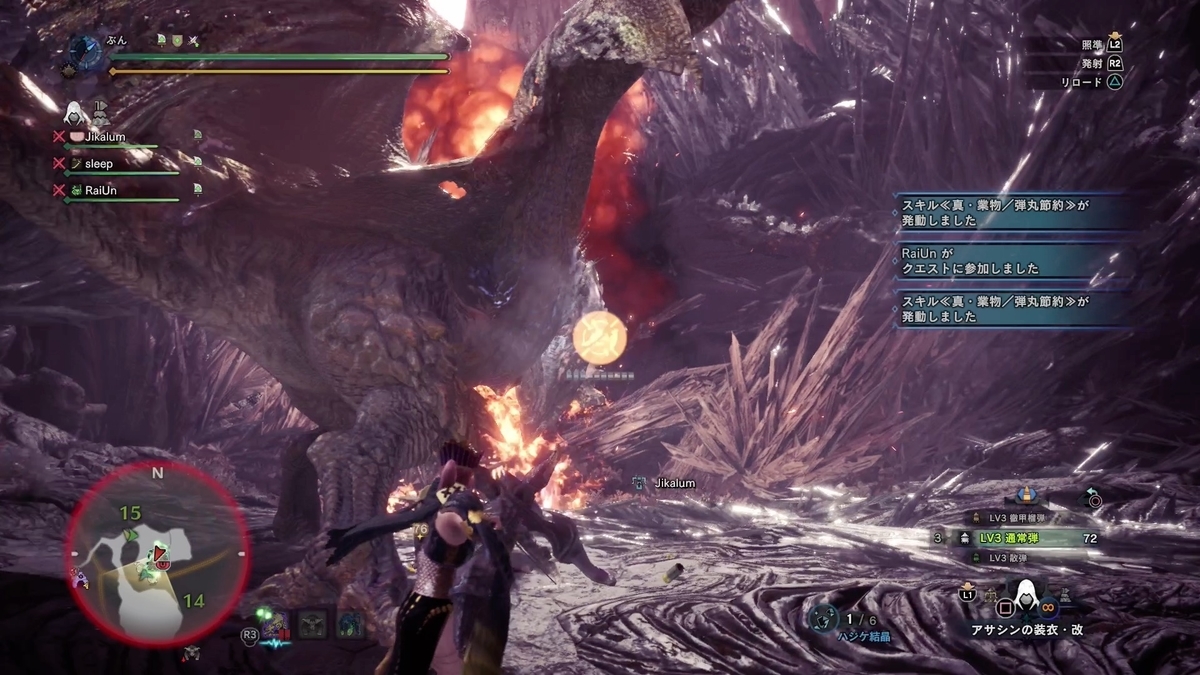Image resolution: width=1200 pixels, height=675 pixels.
Task: Switch to LV3 散弾 ammo
Action: 1016,558
